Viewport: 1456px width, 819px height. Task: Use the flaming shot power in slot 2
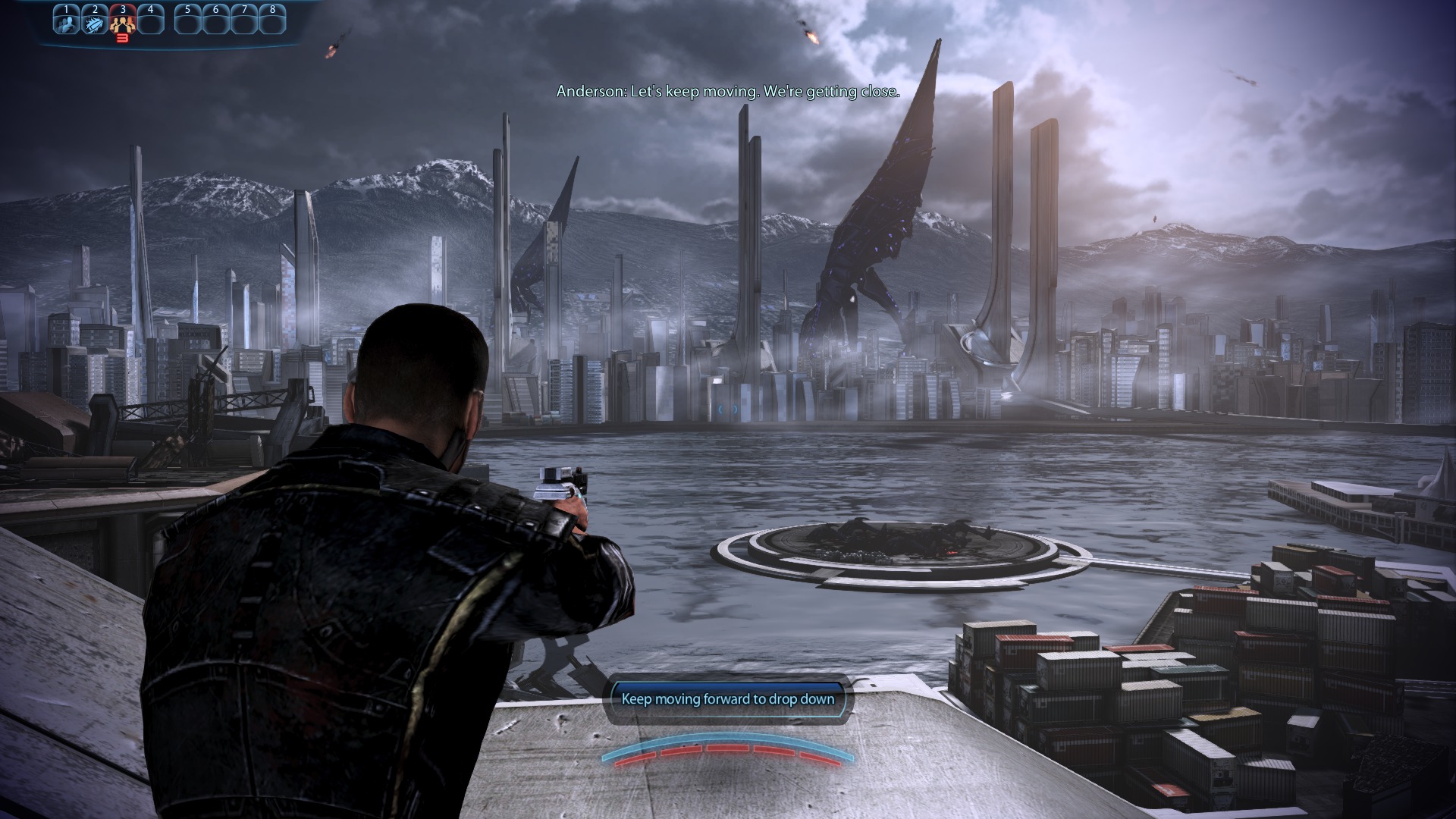[95, 21]
